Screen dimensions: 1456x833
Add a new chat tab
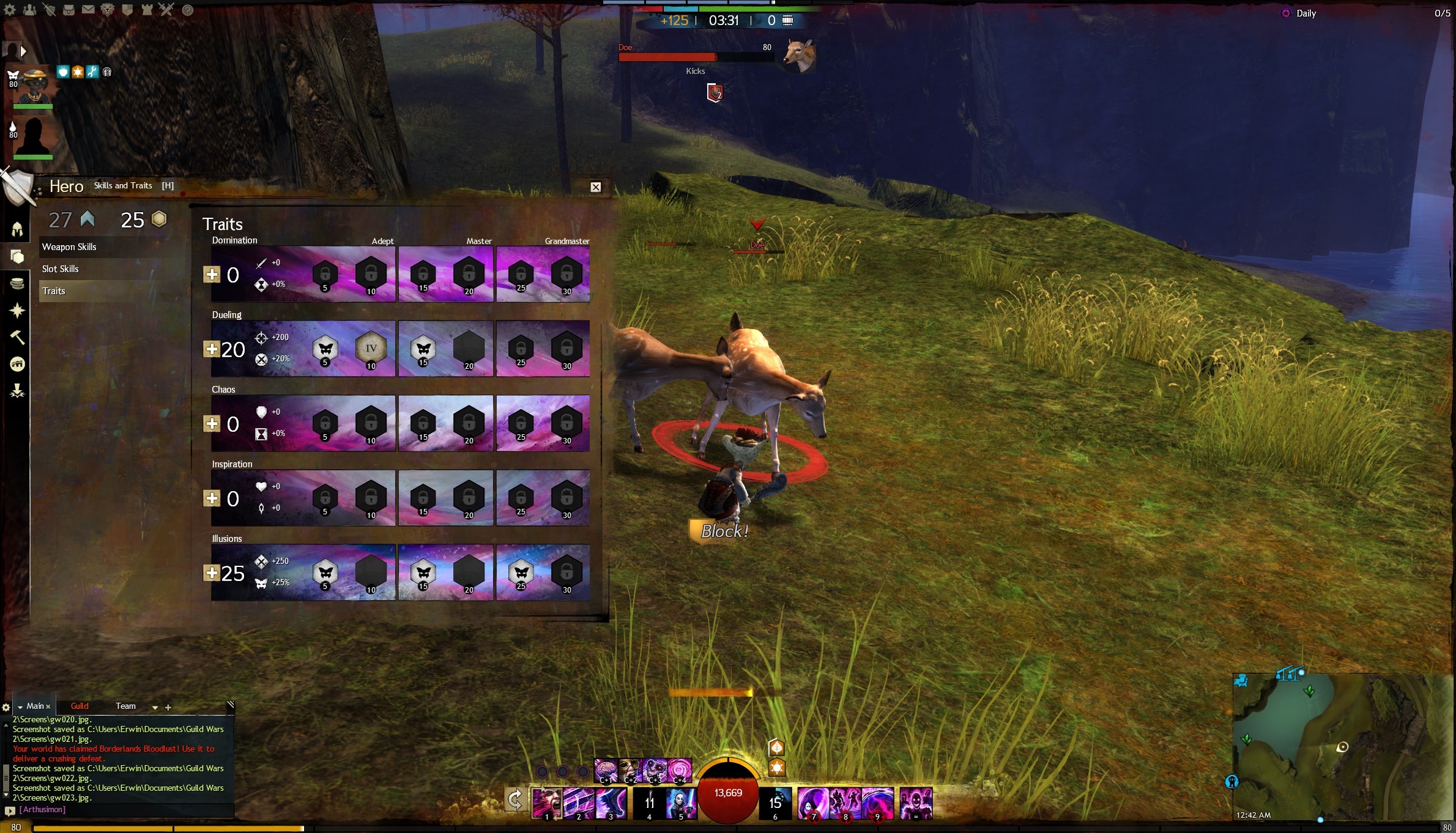pos(168,708)
